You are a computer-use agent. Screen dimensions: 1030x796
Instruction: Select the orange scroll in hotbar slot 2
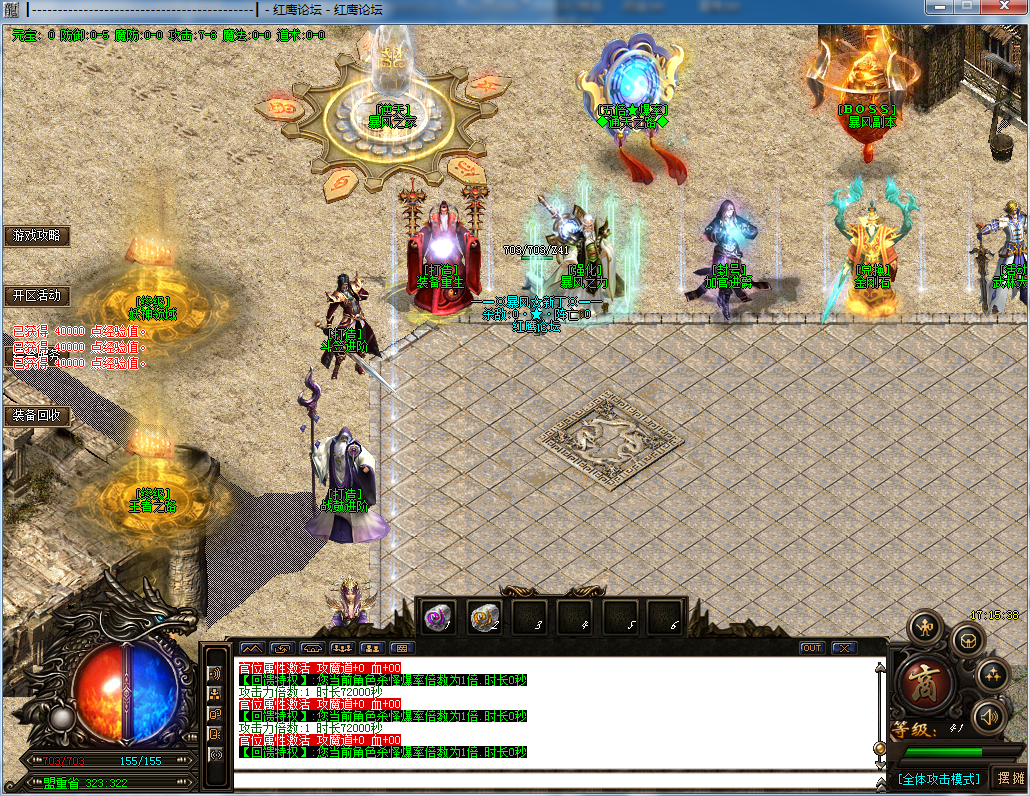pyautogui.click(x=485, y=617)
